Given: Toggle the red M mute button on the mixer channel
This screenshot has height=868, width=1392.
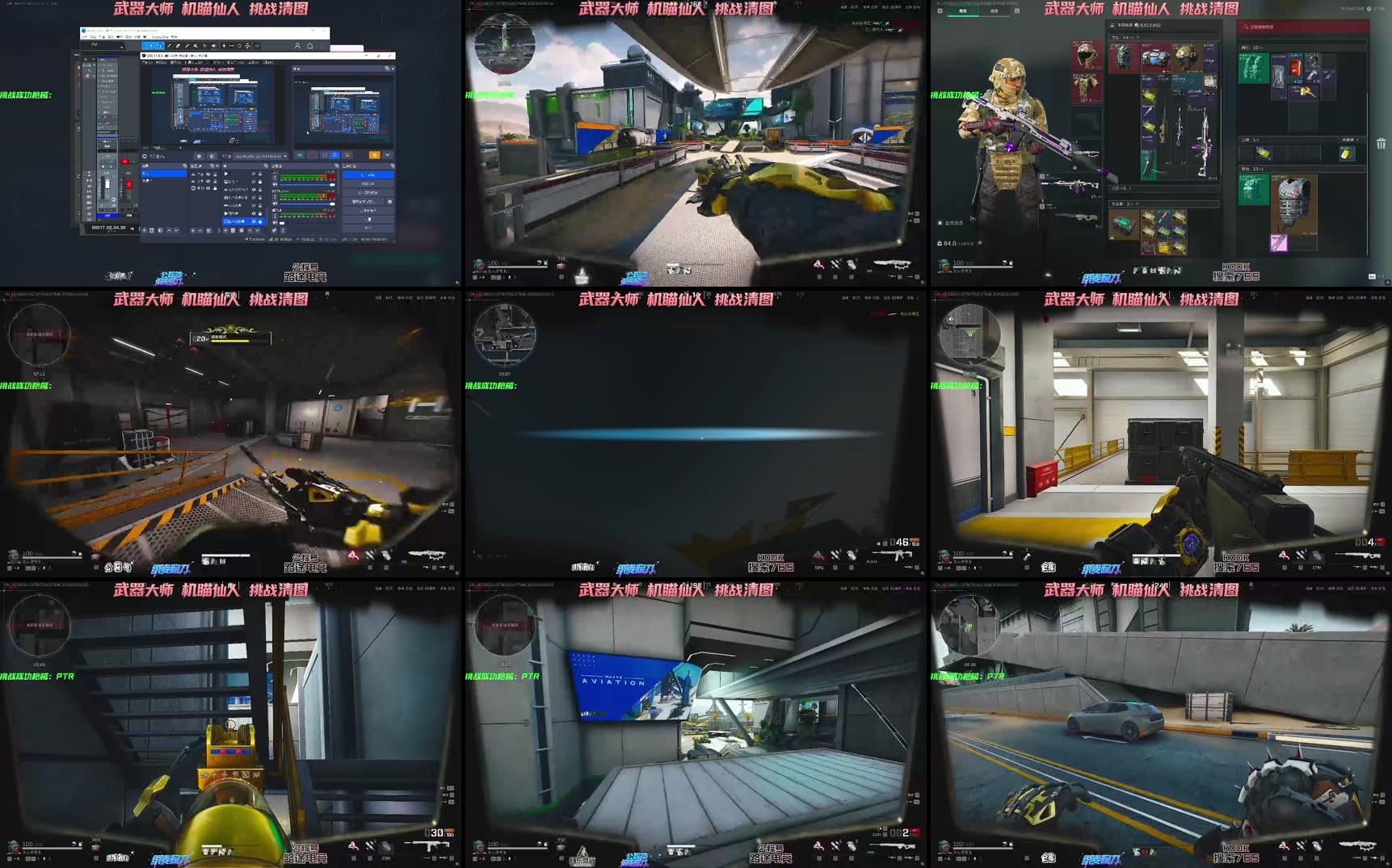Looking at the screenshot, I should tap(125, 161).
